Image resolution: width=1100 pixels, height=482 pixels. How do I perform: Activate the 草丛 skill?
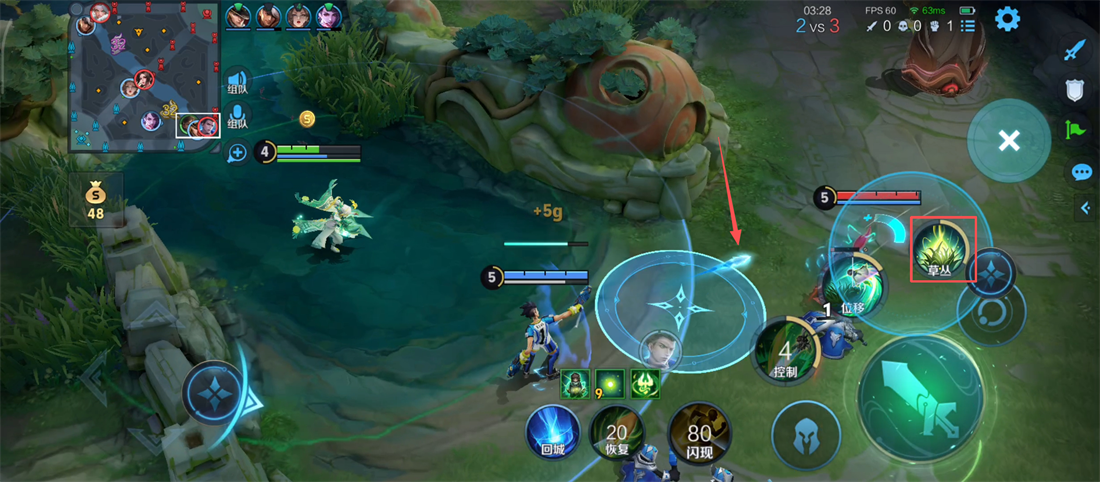point(939,247)
